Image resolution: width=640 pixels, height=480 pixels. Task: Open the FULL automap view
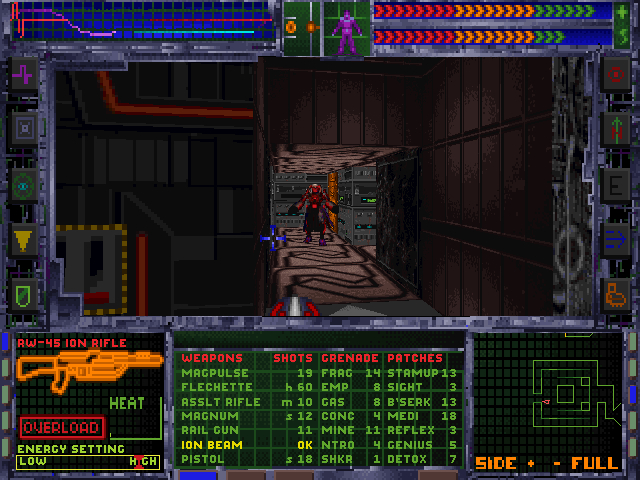pos(595,463)
